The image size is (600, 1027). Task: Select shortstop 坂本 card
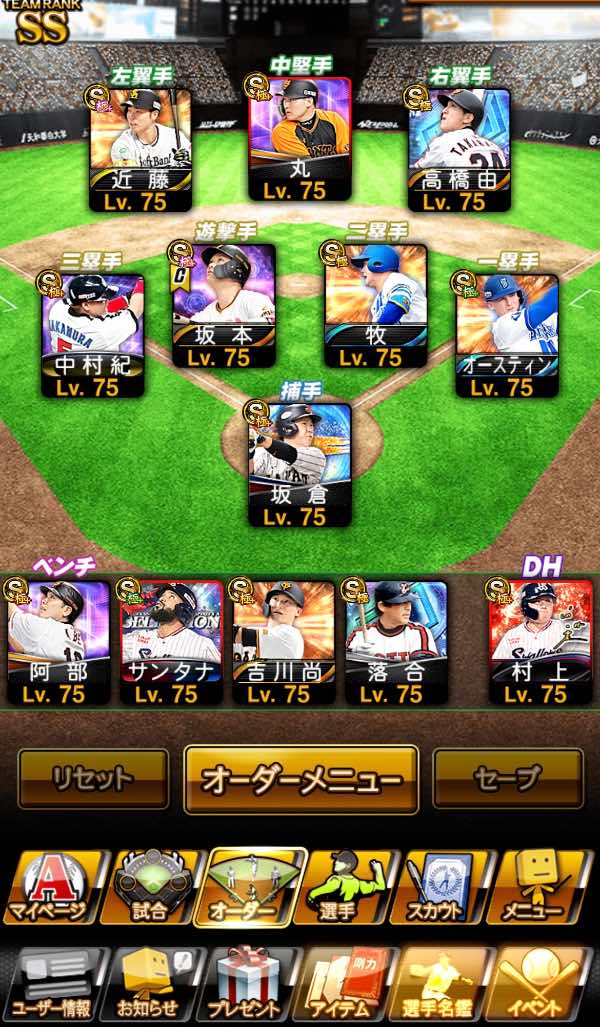point(223,305)
